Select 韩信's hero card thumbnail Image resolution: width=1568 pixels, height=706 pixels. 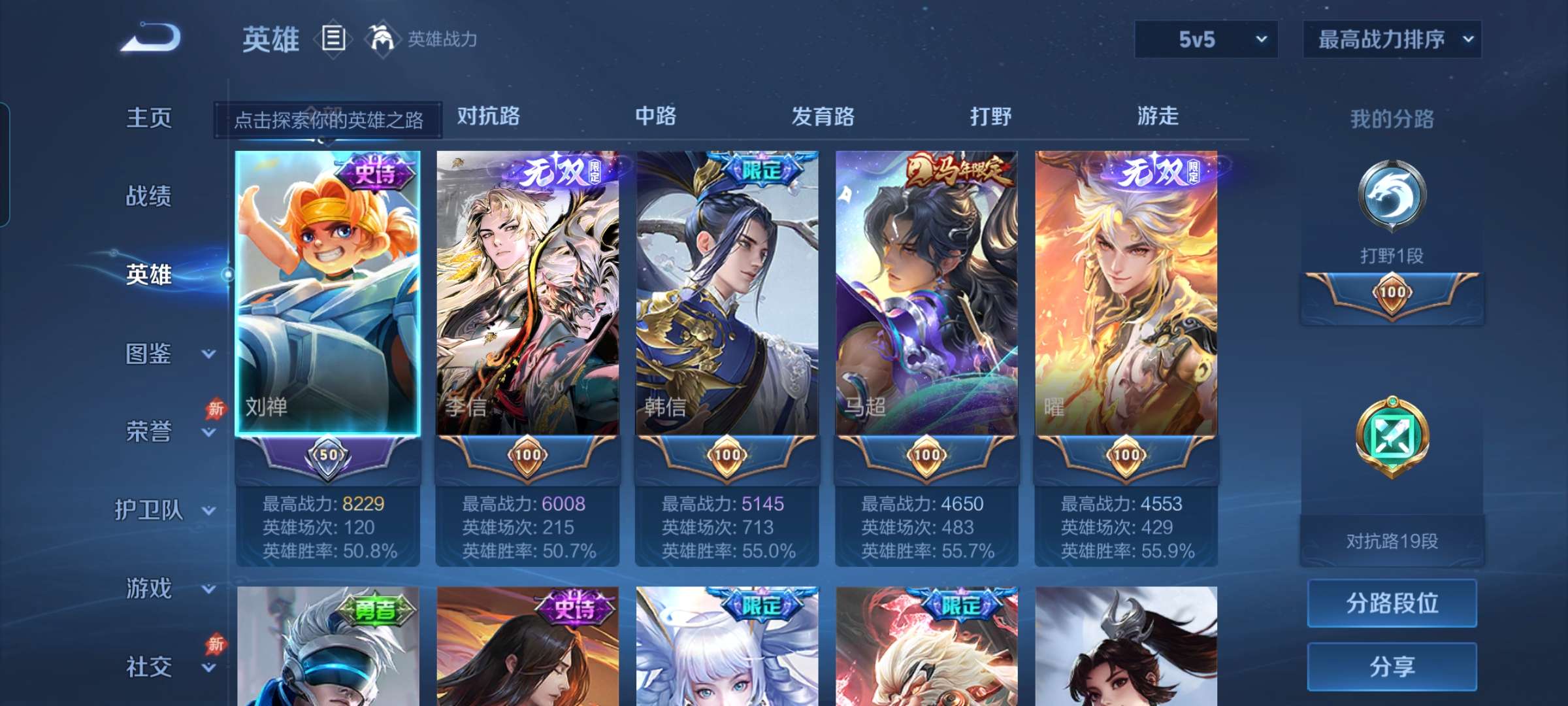727,294
